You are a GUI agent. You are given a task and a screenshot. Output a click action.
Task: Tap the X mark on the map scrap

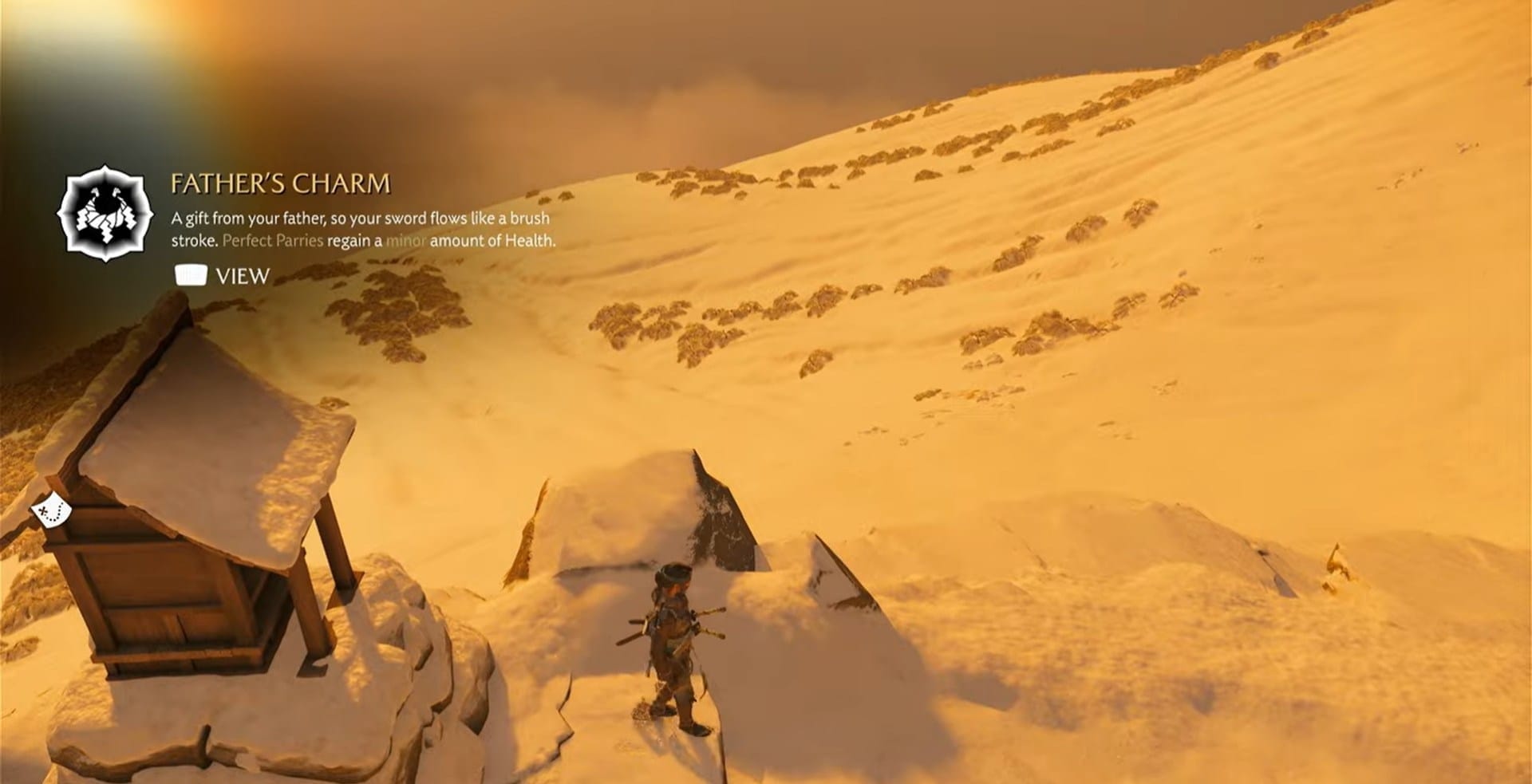[x=43, y=510]
